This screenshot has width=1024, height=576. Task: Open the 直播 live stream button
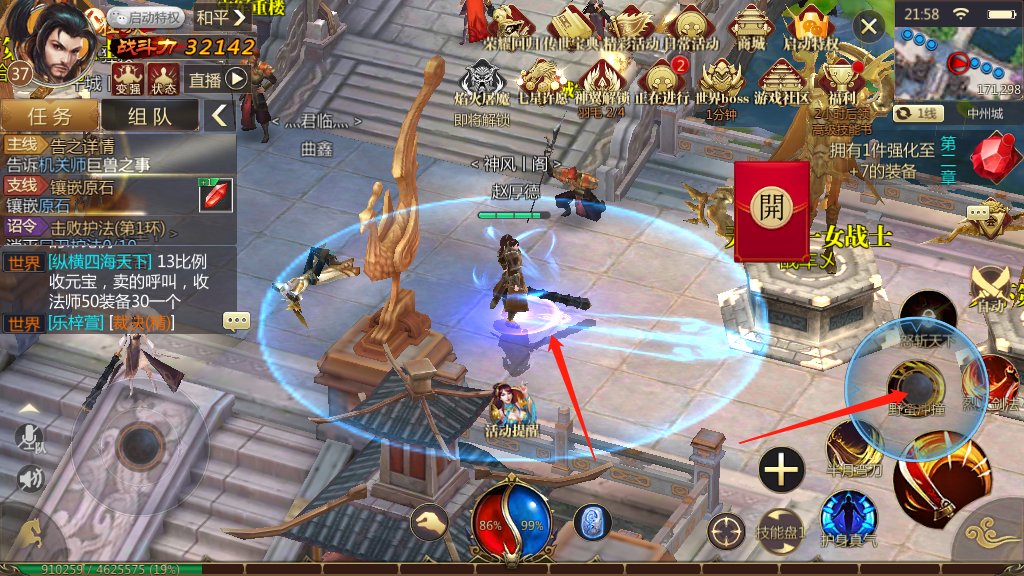click(218, 80)
